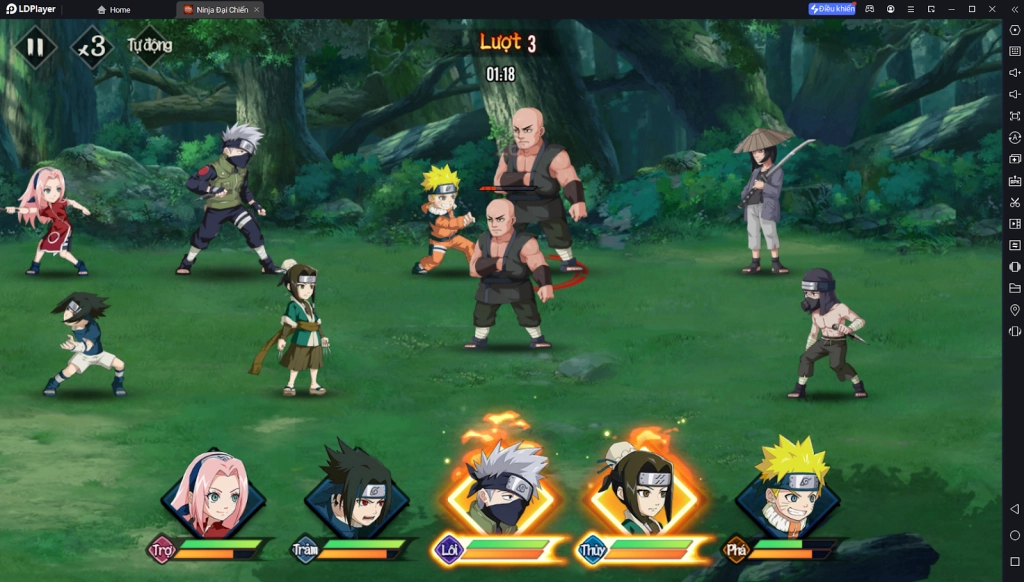
Task: Open the Điều khiển control panel
Action: pos(832,9)
